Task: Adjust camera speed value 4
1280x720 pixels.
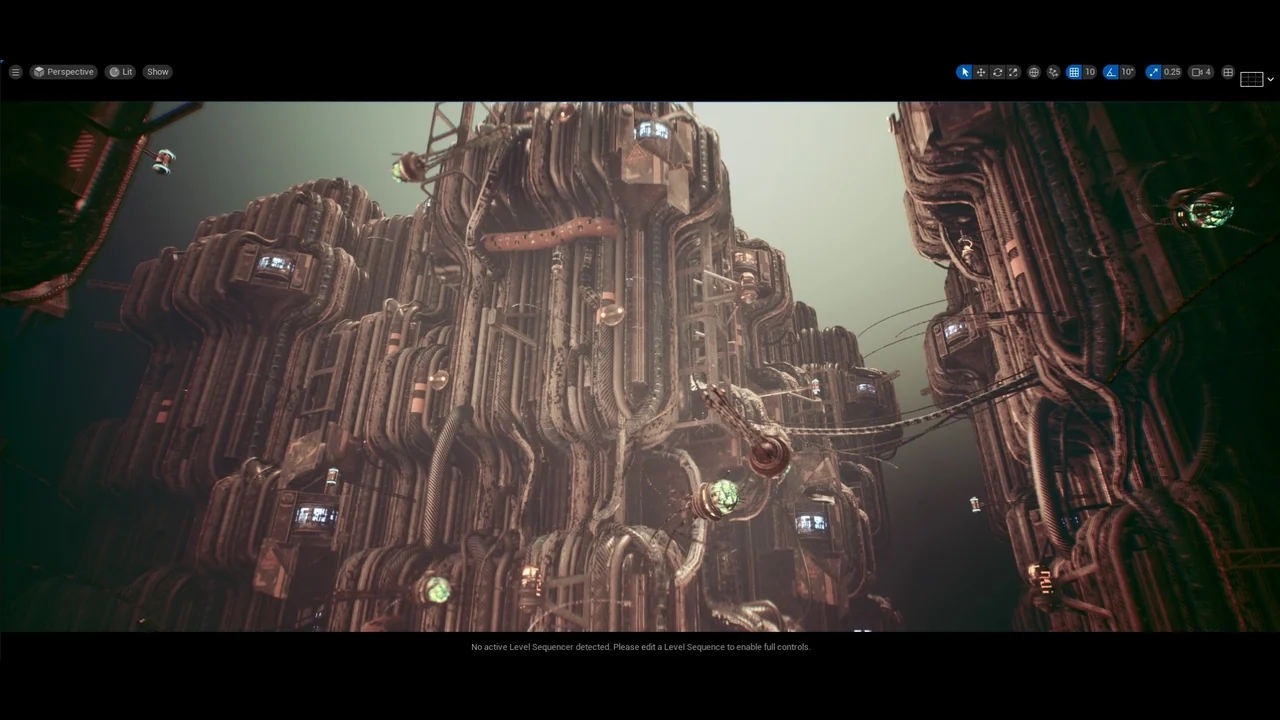Action: click(x=1207, y=71)
